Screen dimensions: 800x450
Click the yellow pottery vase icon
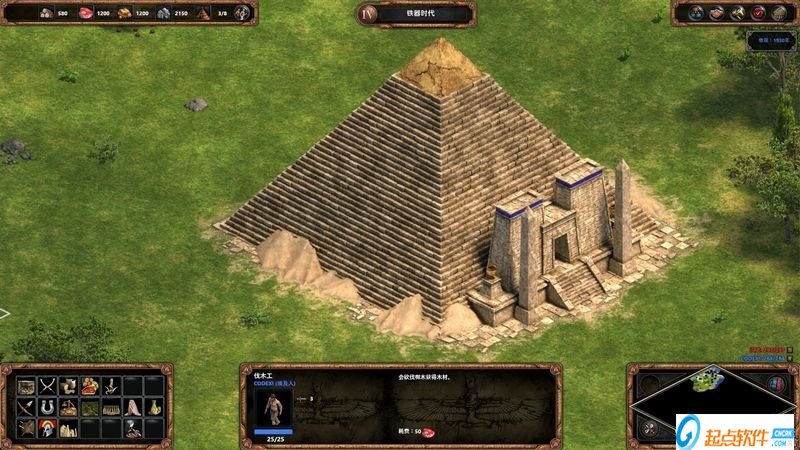pyautogui.click(x=154, y=407)
